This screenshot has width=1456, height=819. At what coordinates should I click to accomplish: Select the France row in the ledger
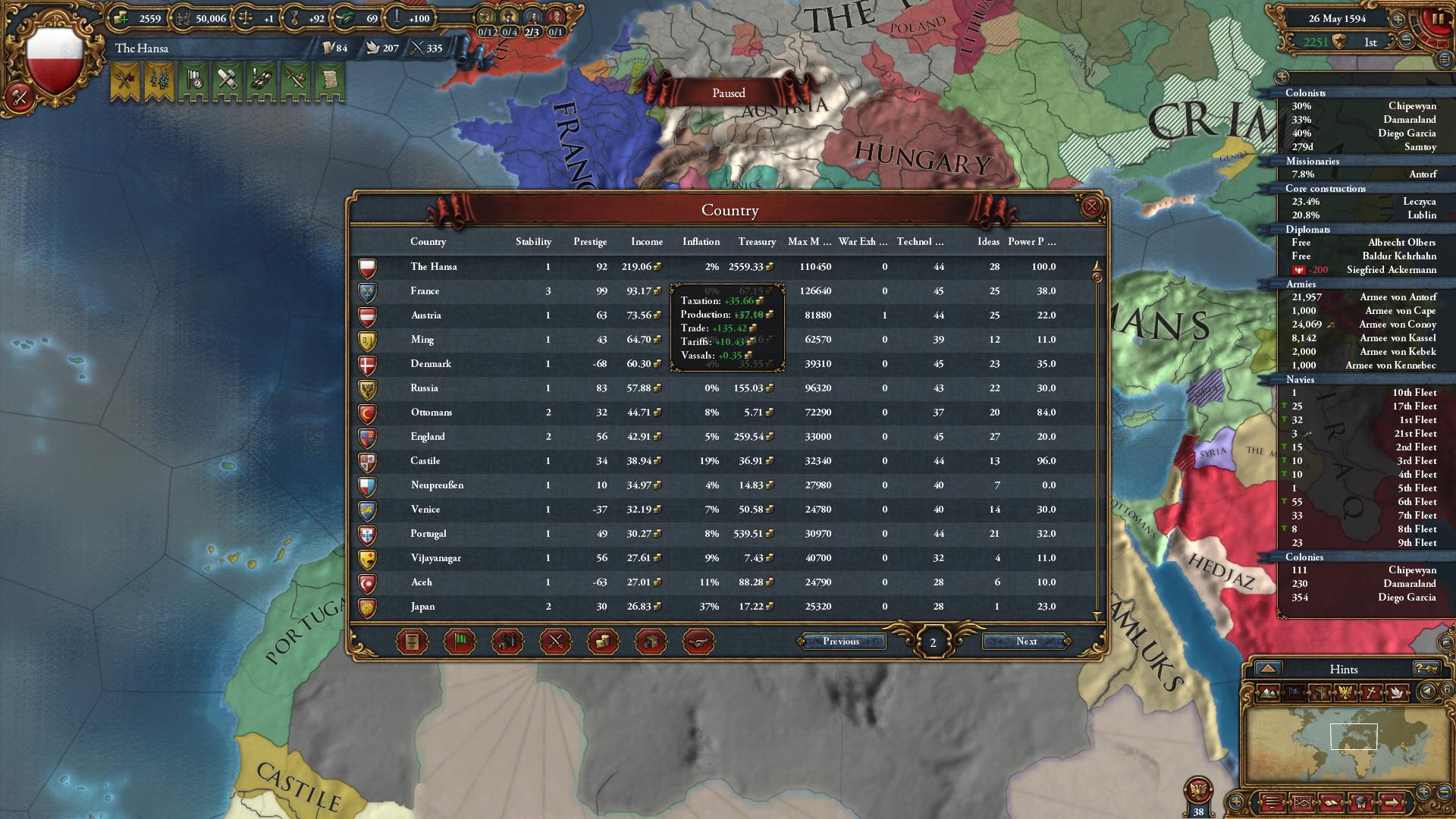coord(425,291)
